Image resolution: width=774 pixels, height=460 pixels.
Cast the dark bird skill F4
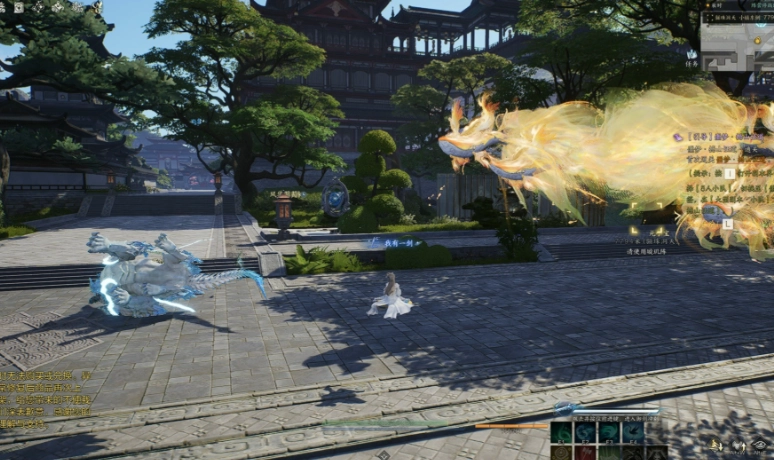pyautogui.click(x=633, y=431)
